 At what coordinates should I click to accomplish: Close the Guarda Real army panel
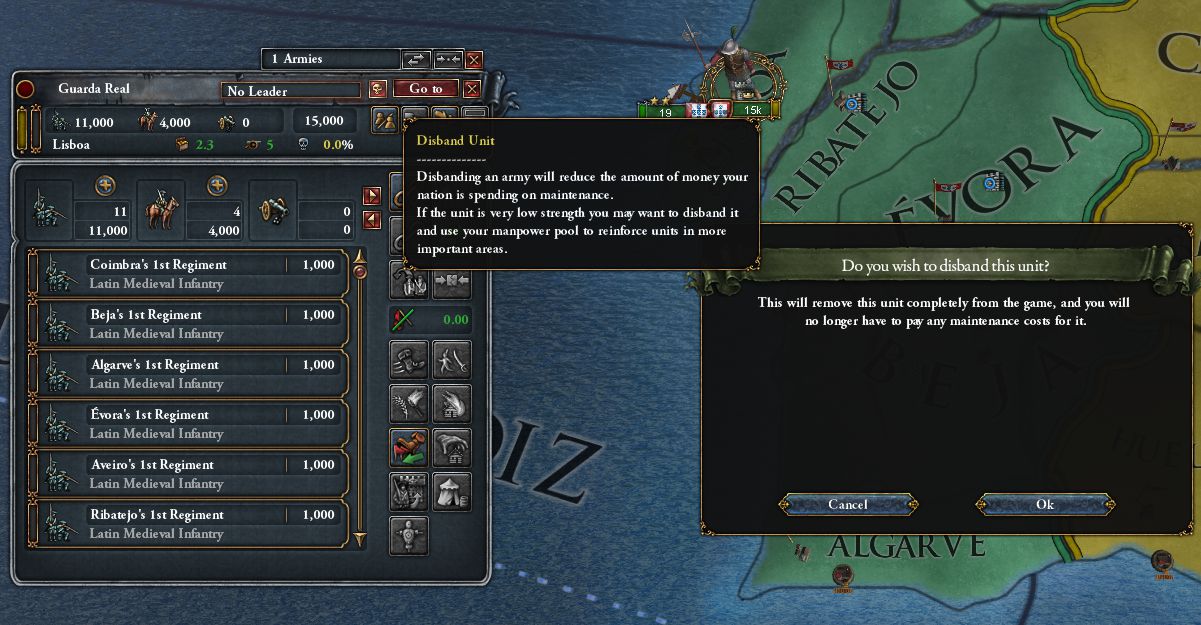472,89
